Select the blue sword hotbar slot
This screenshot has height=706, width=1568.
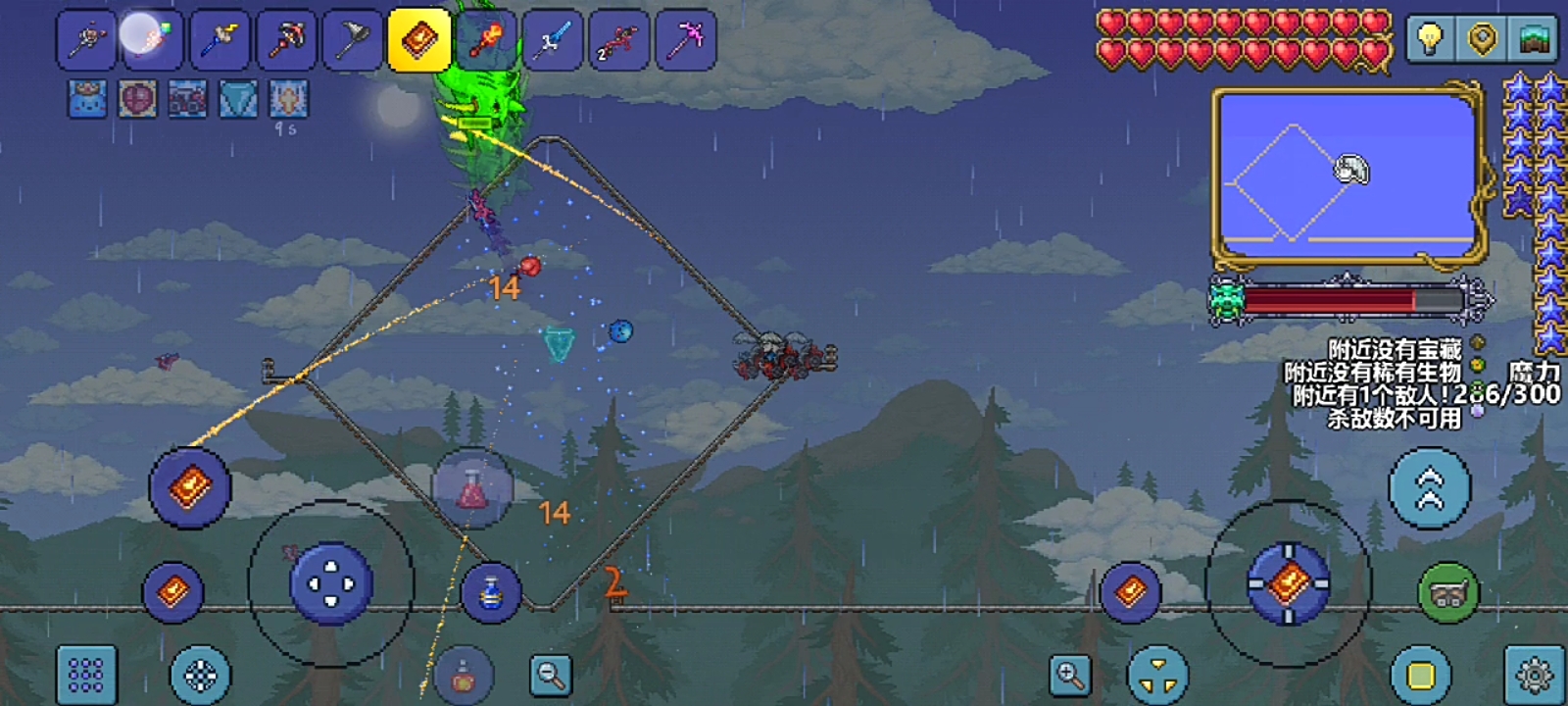(552, 41)
